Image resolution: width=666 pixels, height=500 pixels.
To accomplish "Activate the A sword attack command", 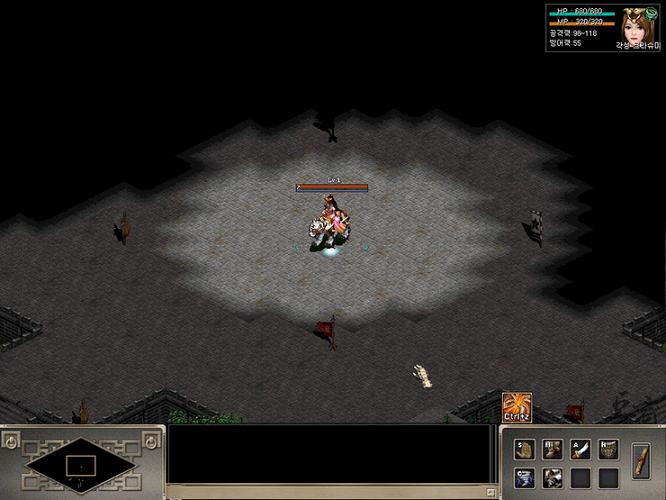I will [x=580, y=449].
